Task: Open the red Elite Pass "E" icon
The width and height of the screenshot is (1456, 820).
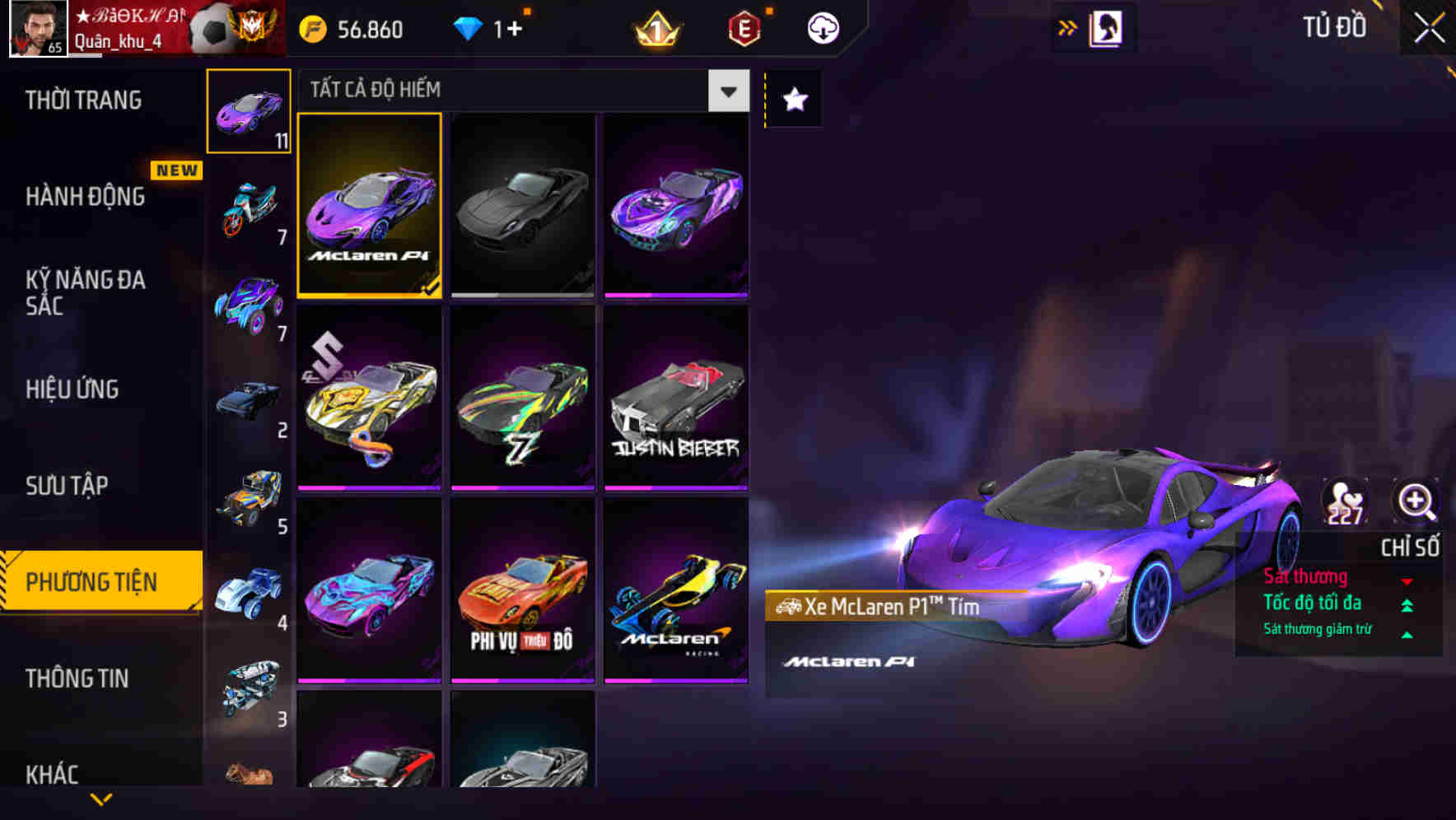Action: coord(745,27)
